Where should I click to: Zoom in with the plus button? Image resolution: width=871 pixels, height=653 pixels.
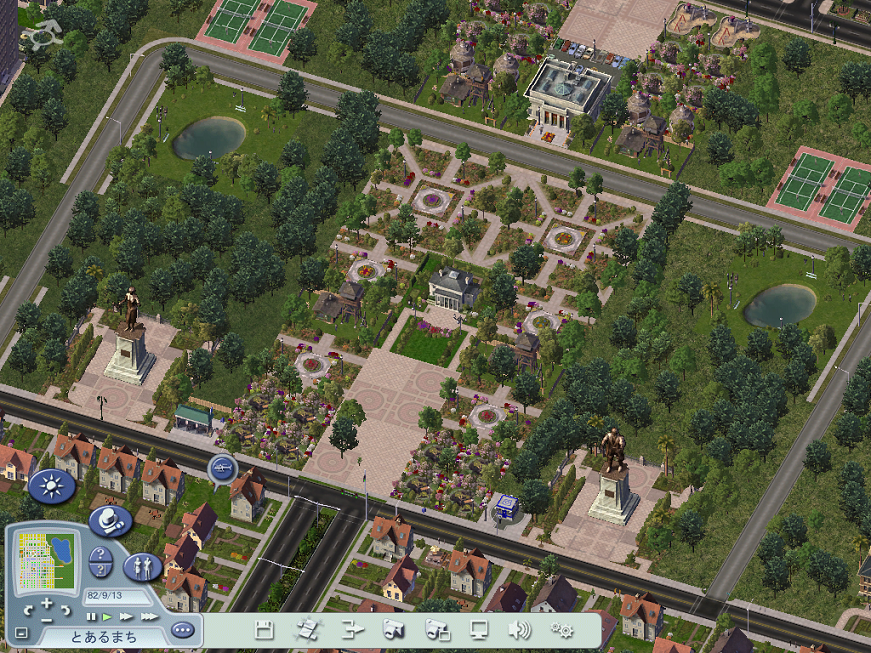[47, 601]
